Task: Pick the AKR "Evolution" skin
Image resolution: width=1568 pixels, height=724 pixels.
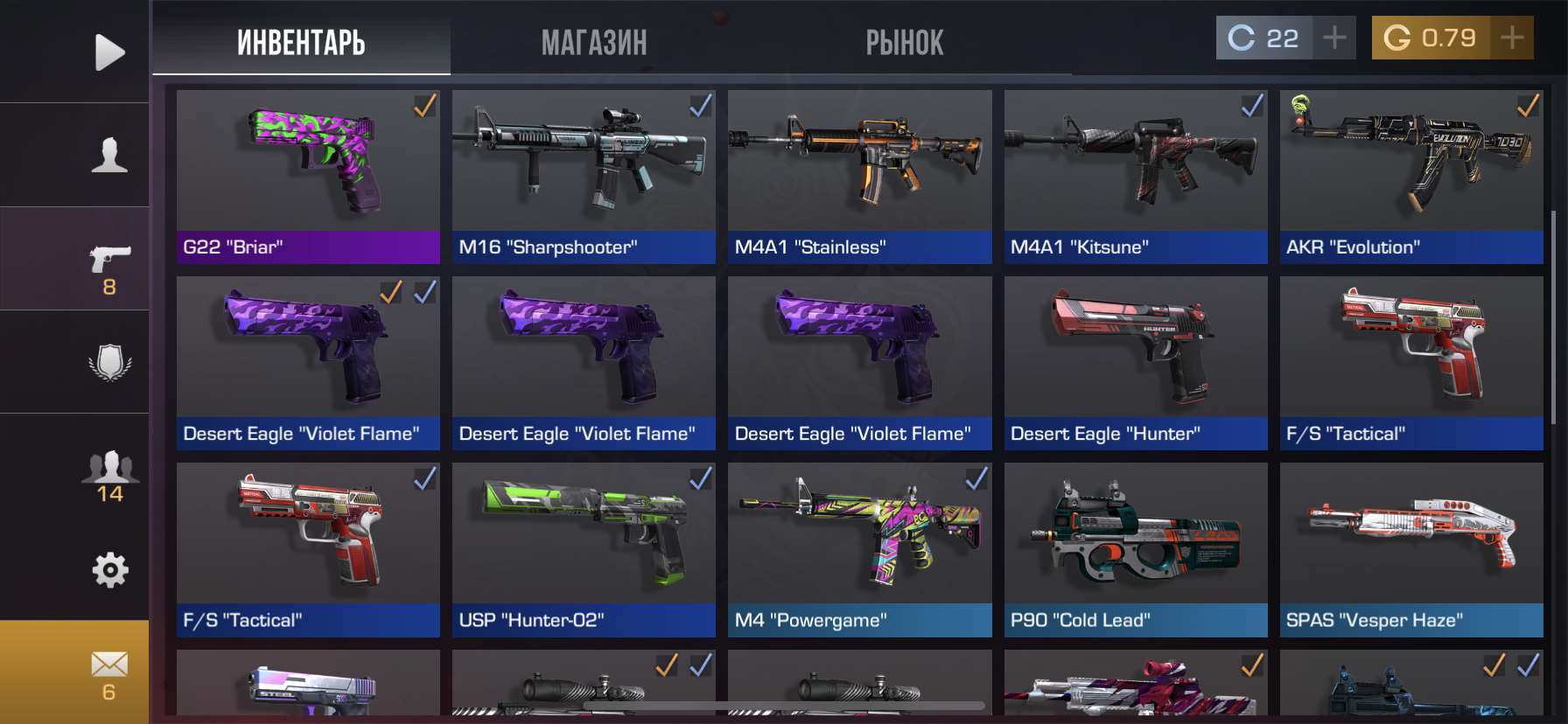Action: click(1410, 177)
